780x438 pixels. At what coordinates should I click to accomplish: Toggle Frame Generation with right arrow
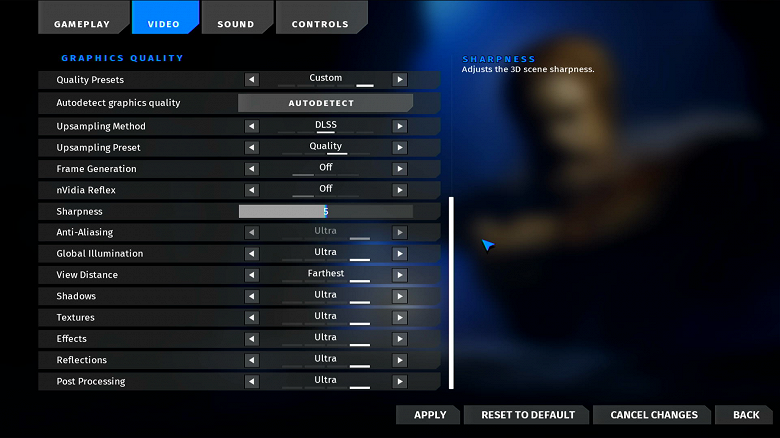(x=399, y=169)
